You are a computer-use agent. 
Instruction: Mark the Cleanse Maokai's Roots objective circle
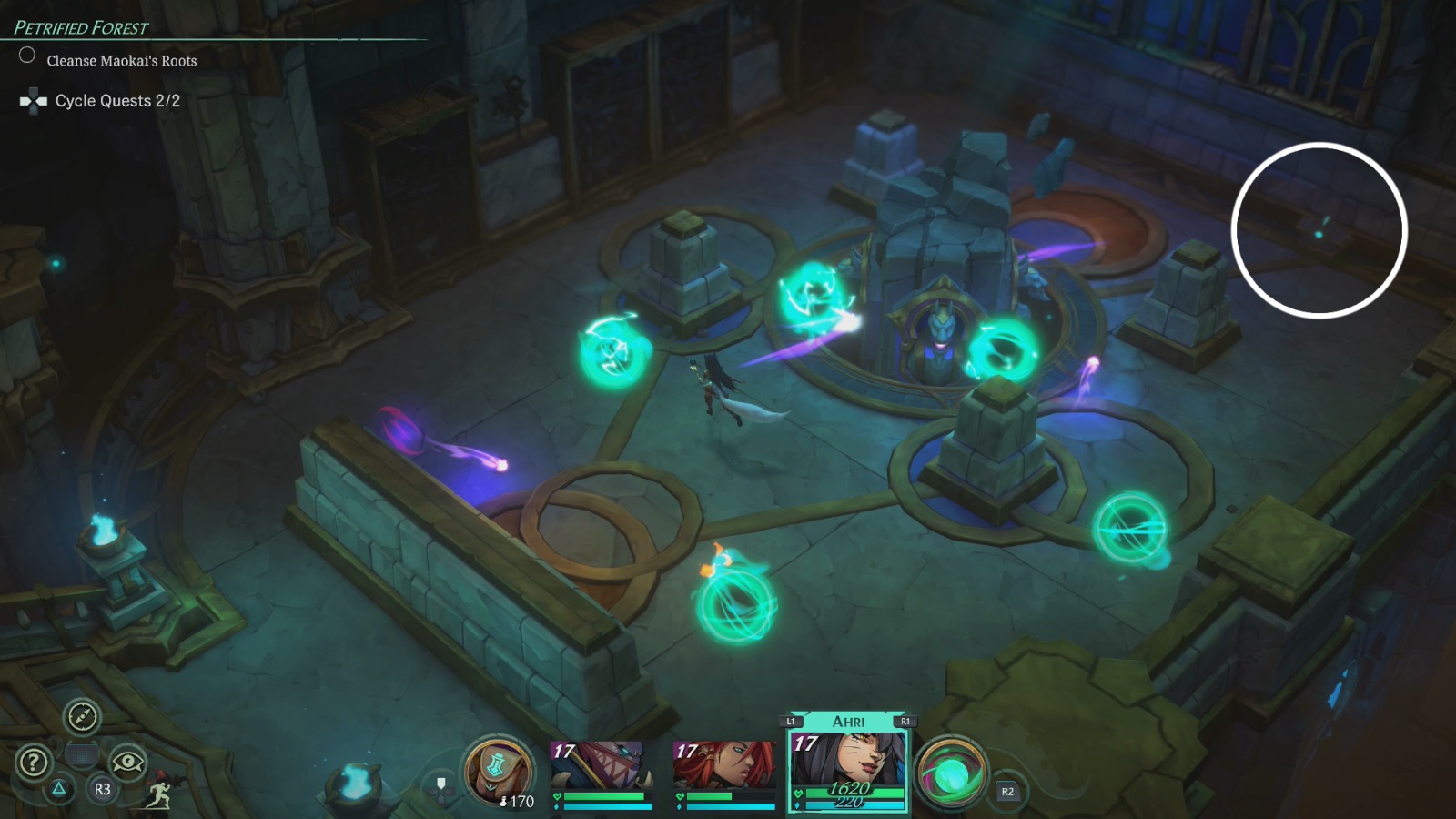(26, 56)
